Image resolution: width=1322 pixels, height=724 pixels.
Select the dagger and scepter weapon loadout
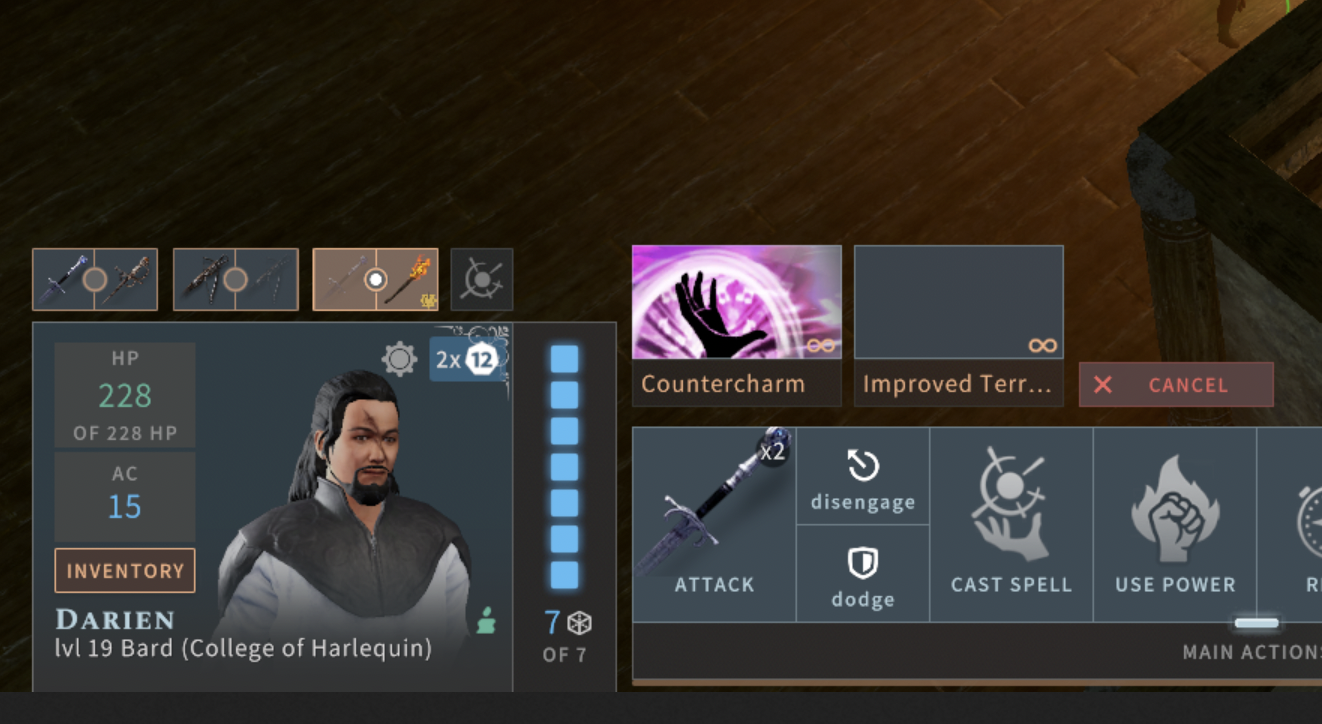[95, 280]
